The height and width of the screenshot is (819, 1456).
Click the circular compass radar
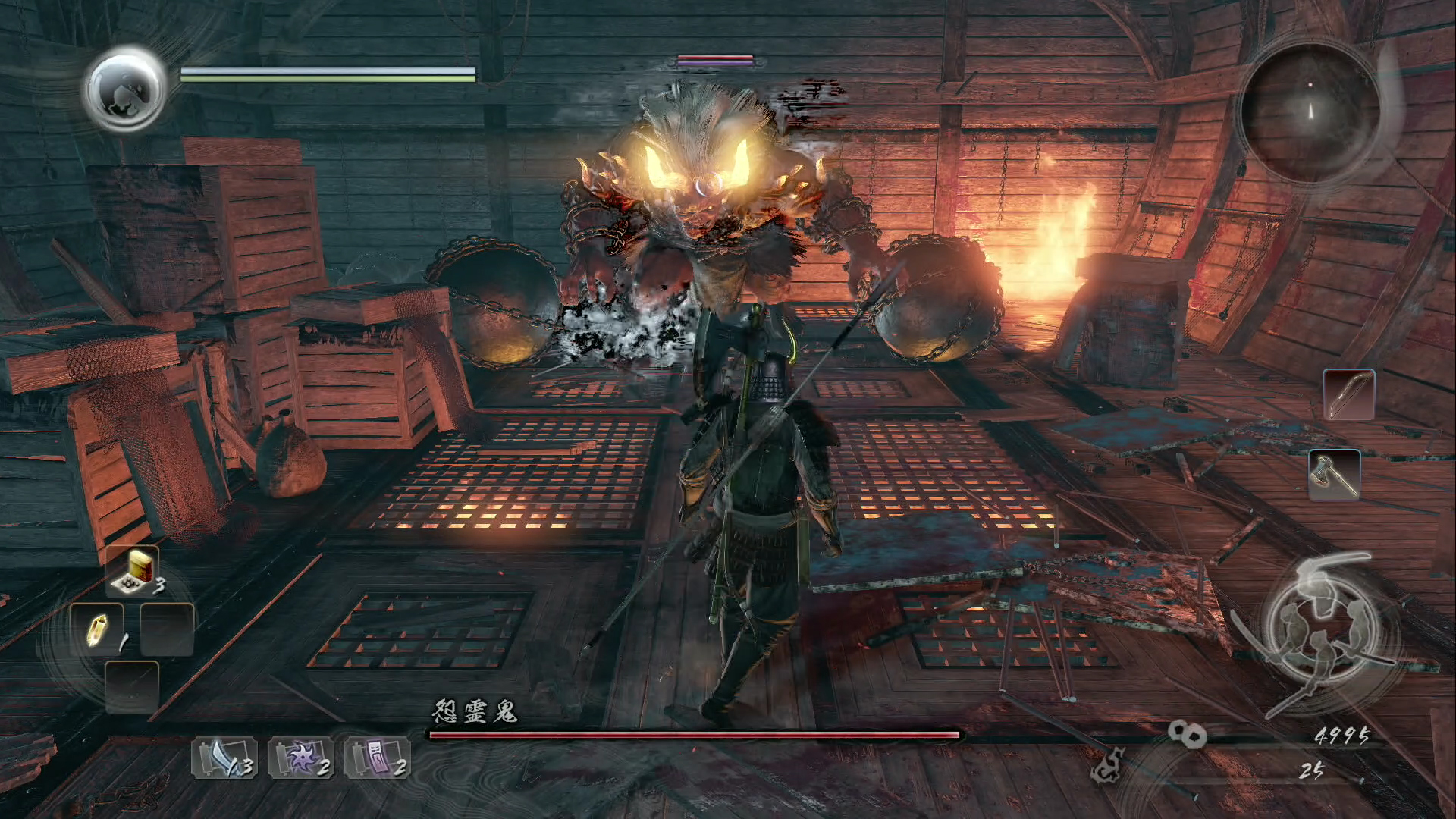[x=1310, y=111]
